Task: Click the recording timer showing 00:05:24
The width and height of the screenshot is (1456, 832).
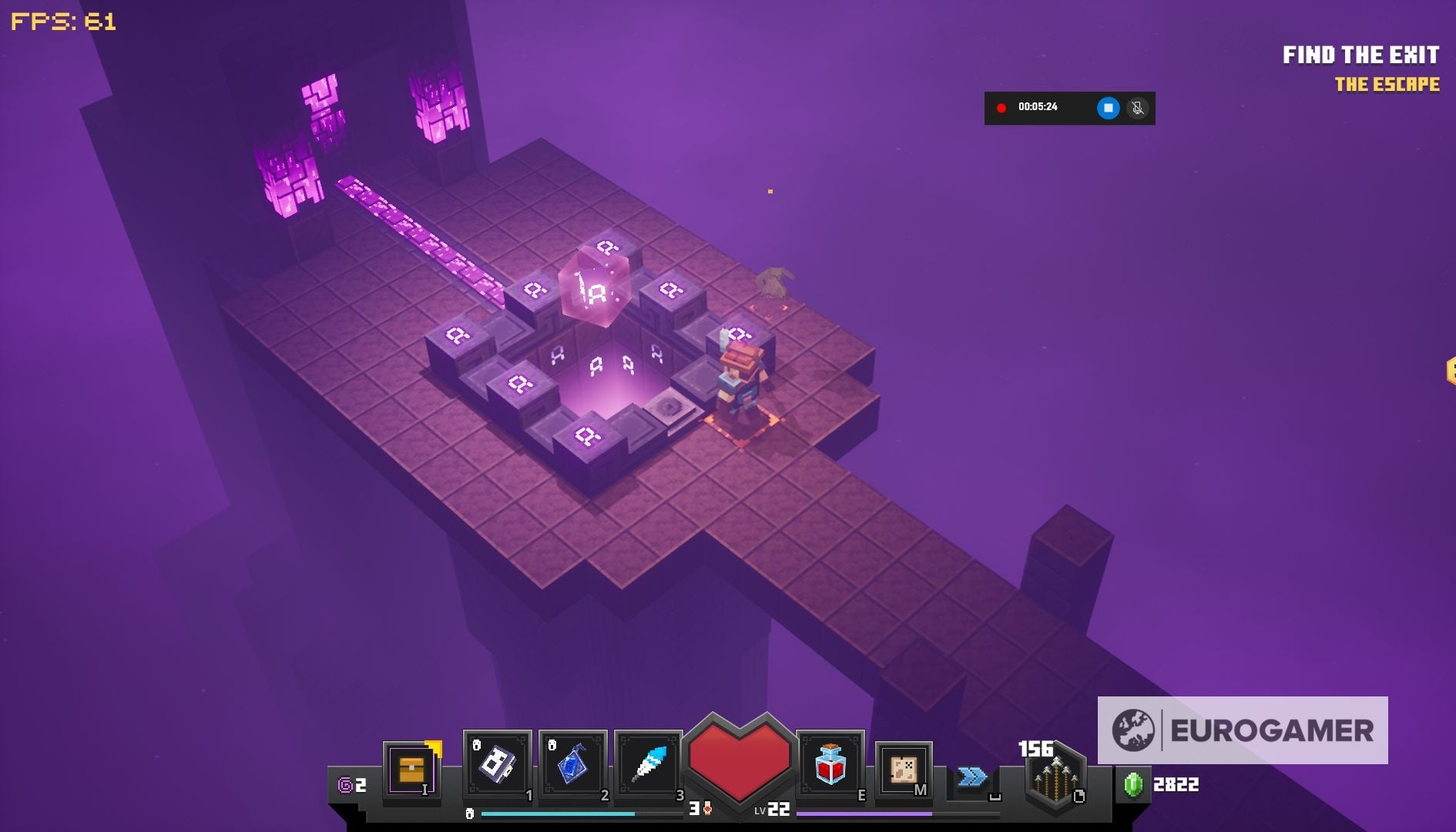Action: (x=1038, y=108)
